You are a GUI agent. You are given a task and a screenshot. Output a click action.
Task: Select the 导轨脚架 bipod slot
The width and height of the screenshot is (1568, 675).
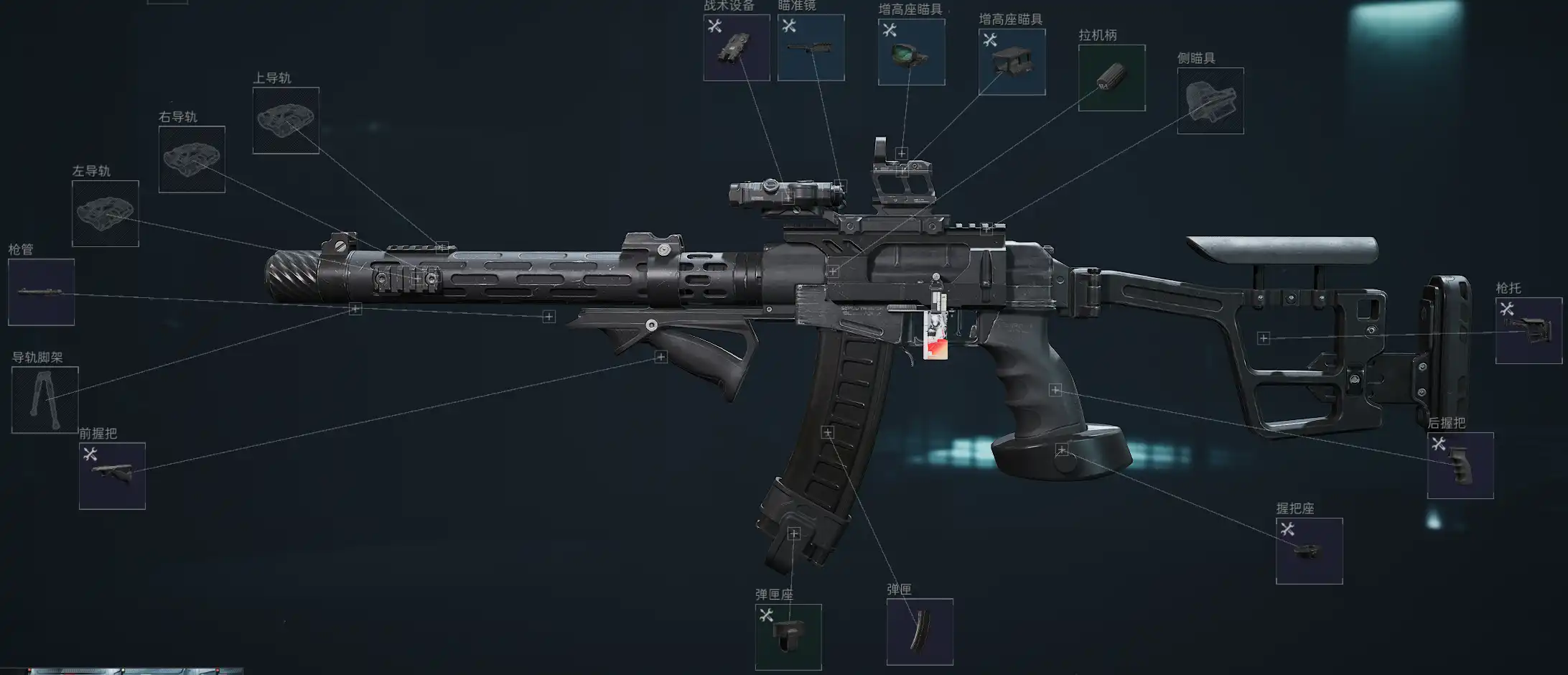tap(45, 400)
